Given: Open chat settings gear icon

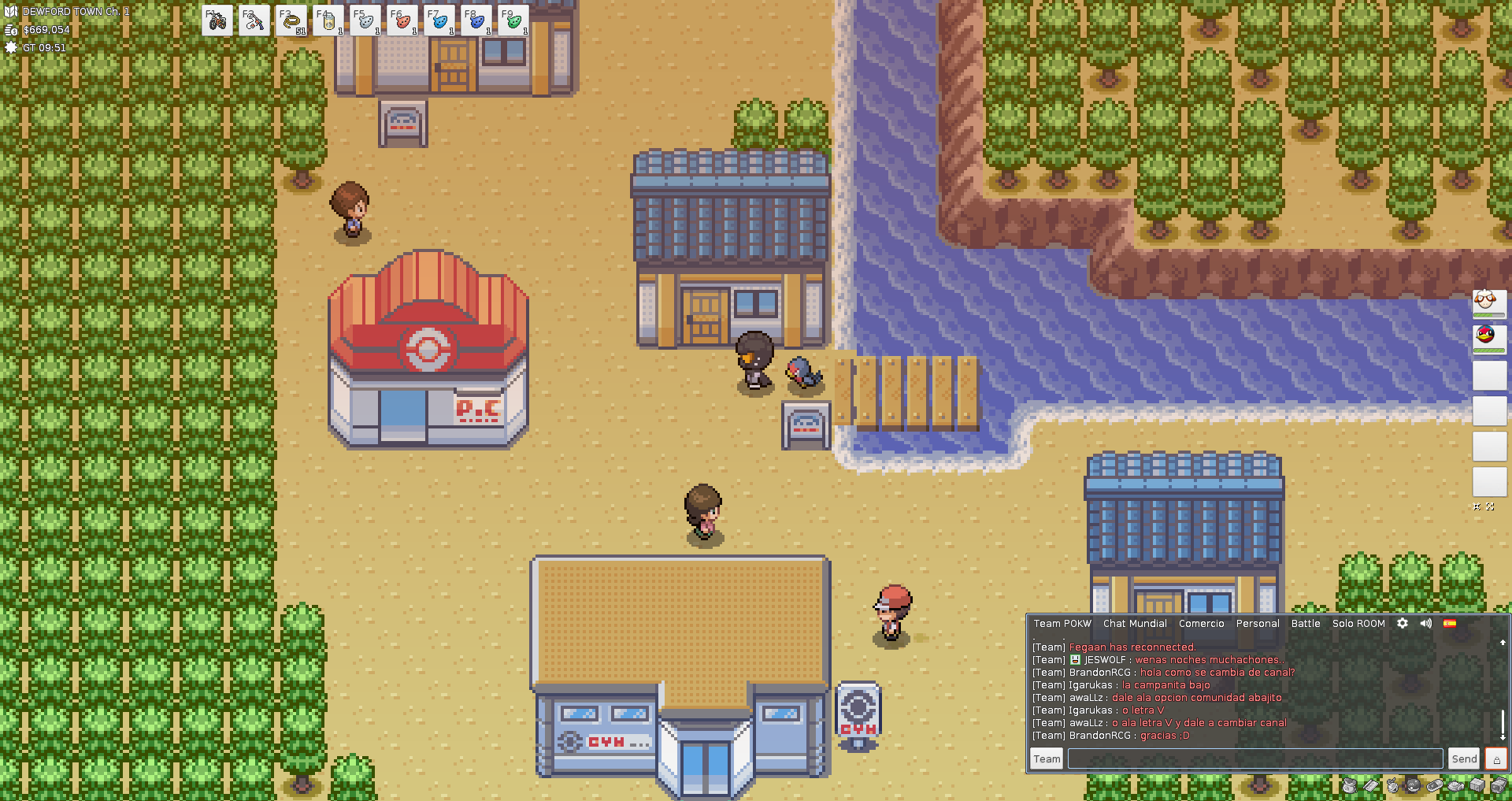Looking at the screenshot, I should pos(1403,623).
